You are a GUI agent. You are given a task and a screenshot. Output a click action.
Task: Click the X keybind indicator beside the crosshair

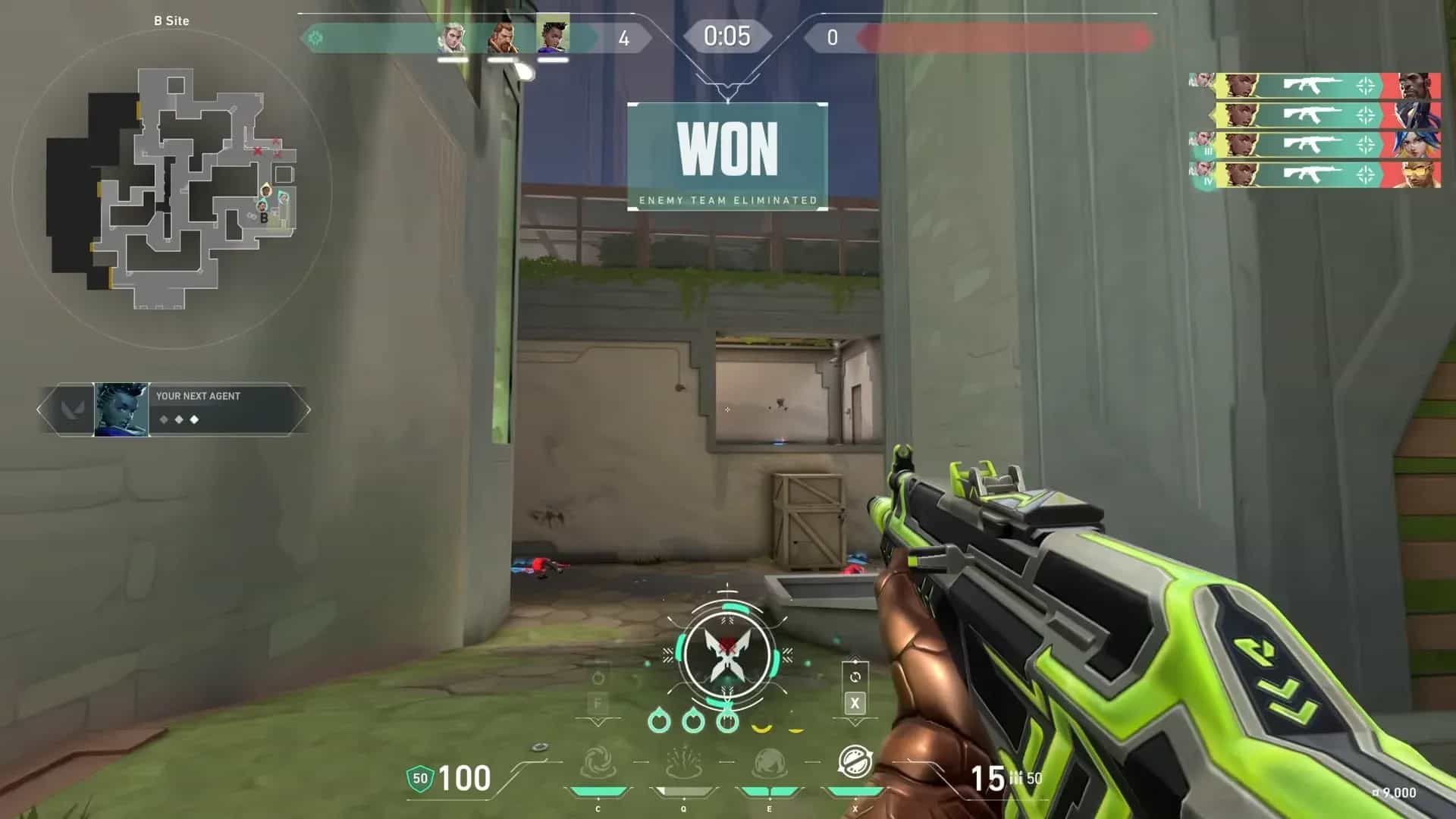855,703
